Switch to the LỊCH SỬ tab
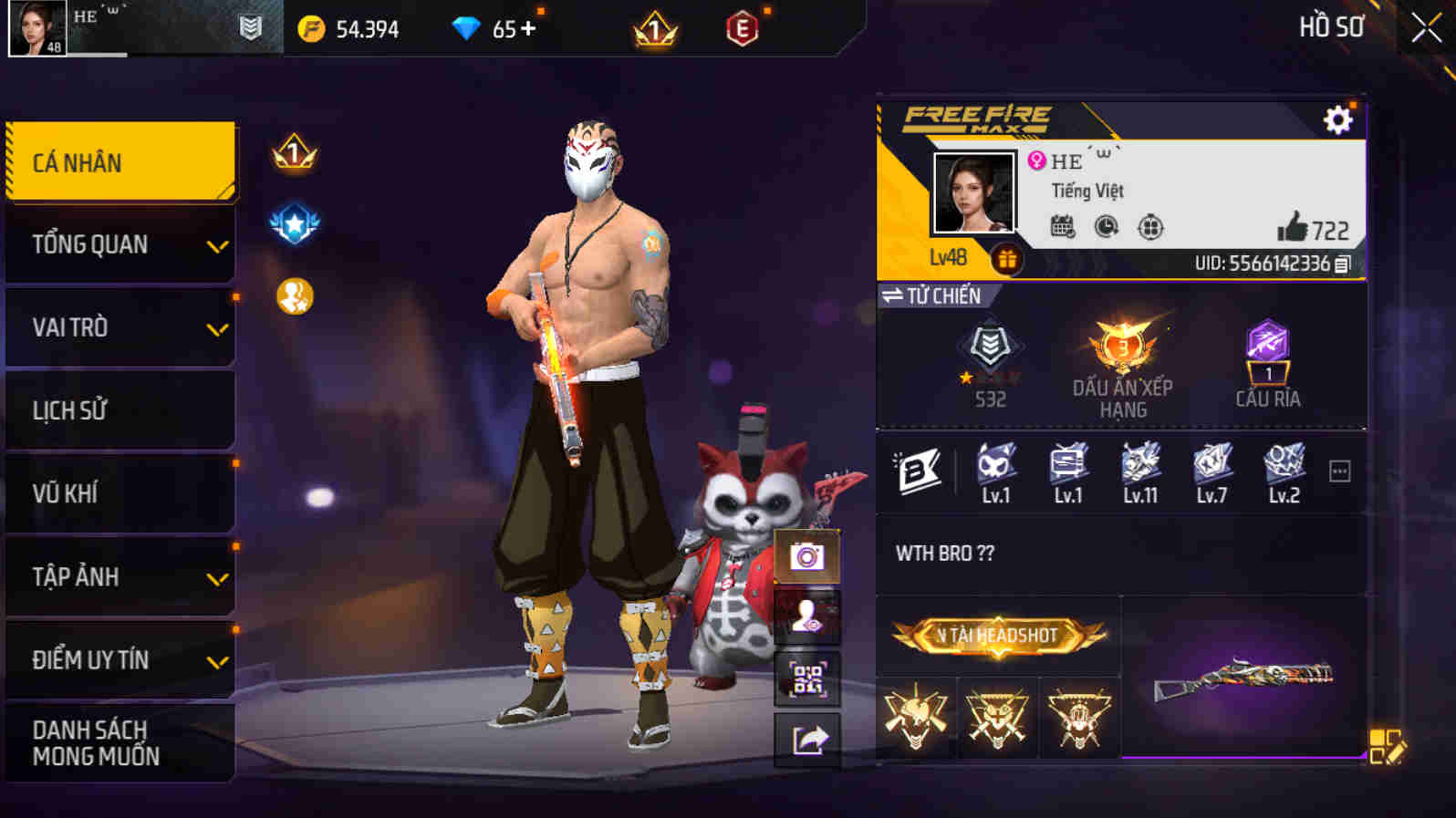Viewport: 1456px width, 818px height. pos(119,409)
